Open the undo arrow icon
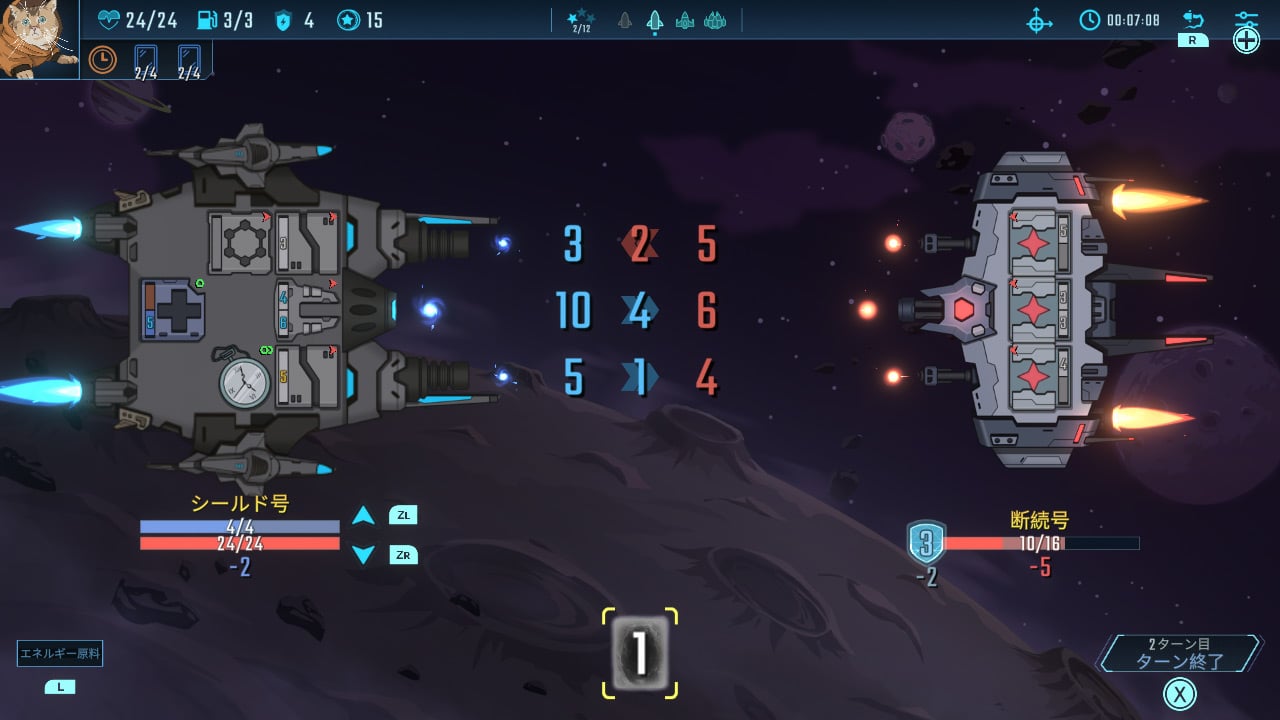 (1193, 19)
